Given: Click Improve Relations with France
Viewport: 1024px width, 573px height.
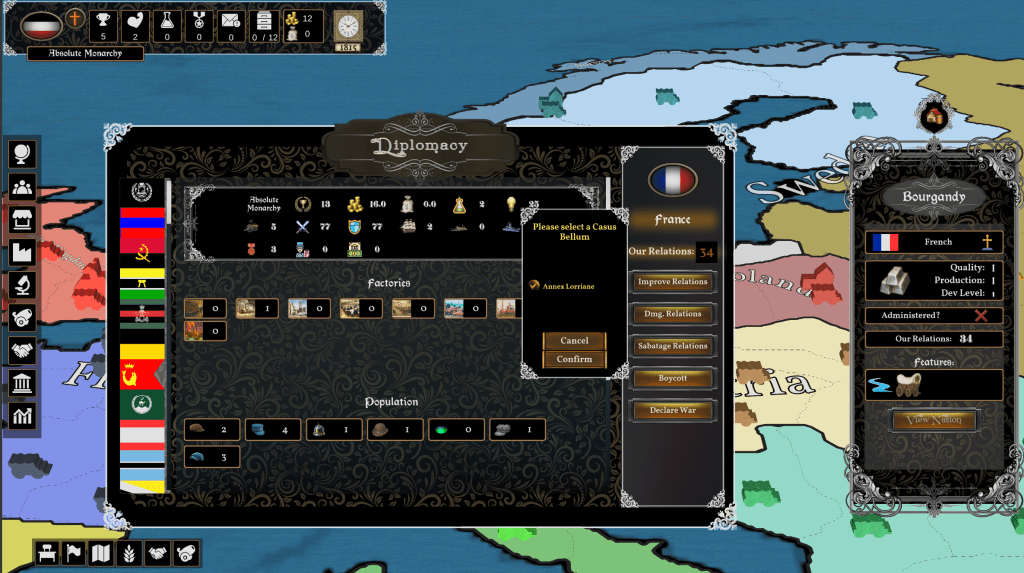Looking at the screenshot, I should 672,282.
